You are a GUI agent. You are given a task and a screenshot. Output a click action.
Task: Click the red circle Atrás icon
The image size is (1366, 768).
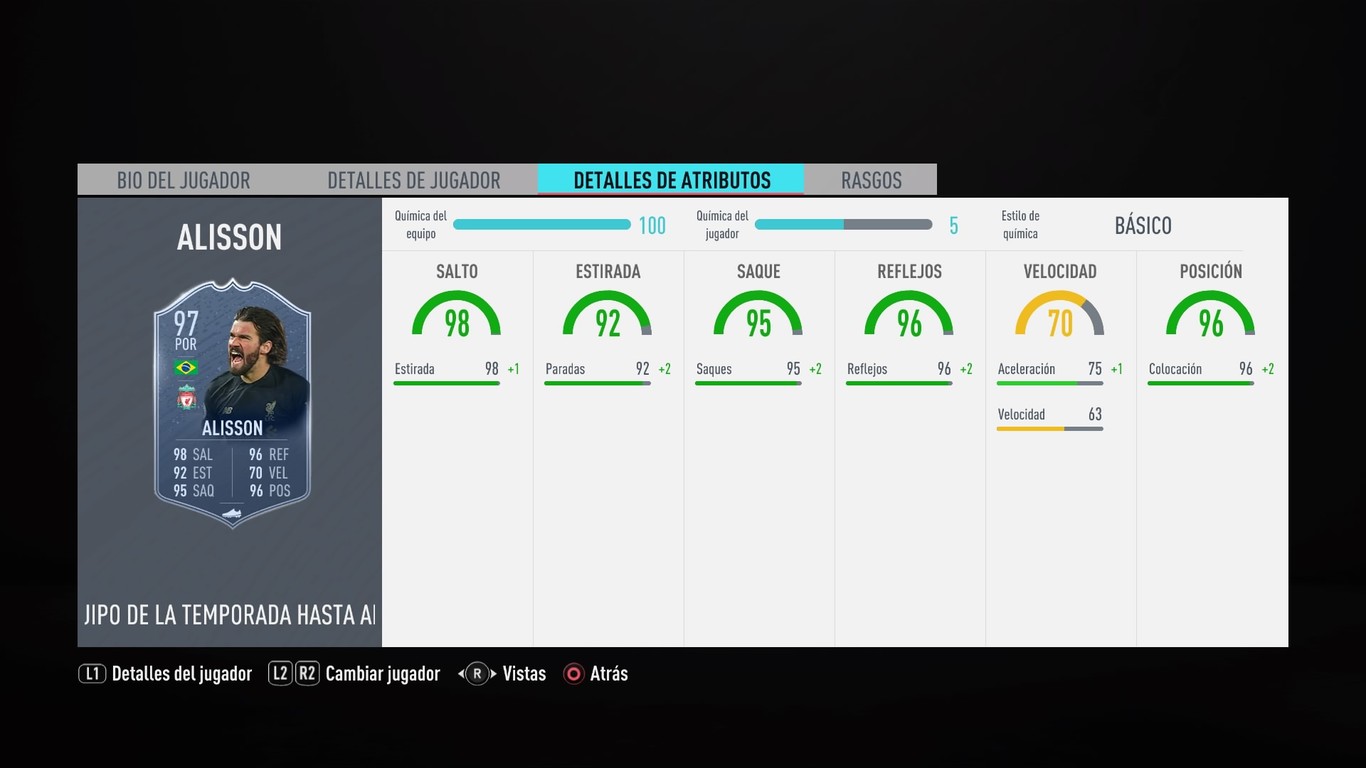pyautogui.click(x=574, y=673)
